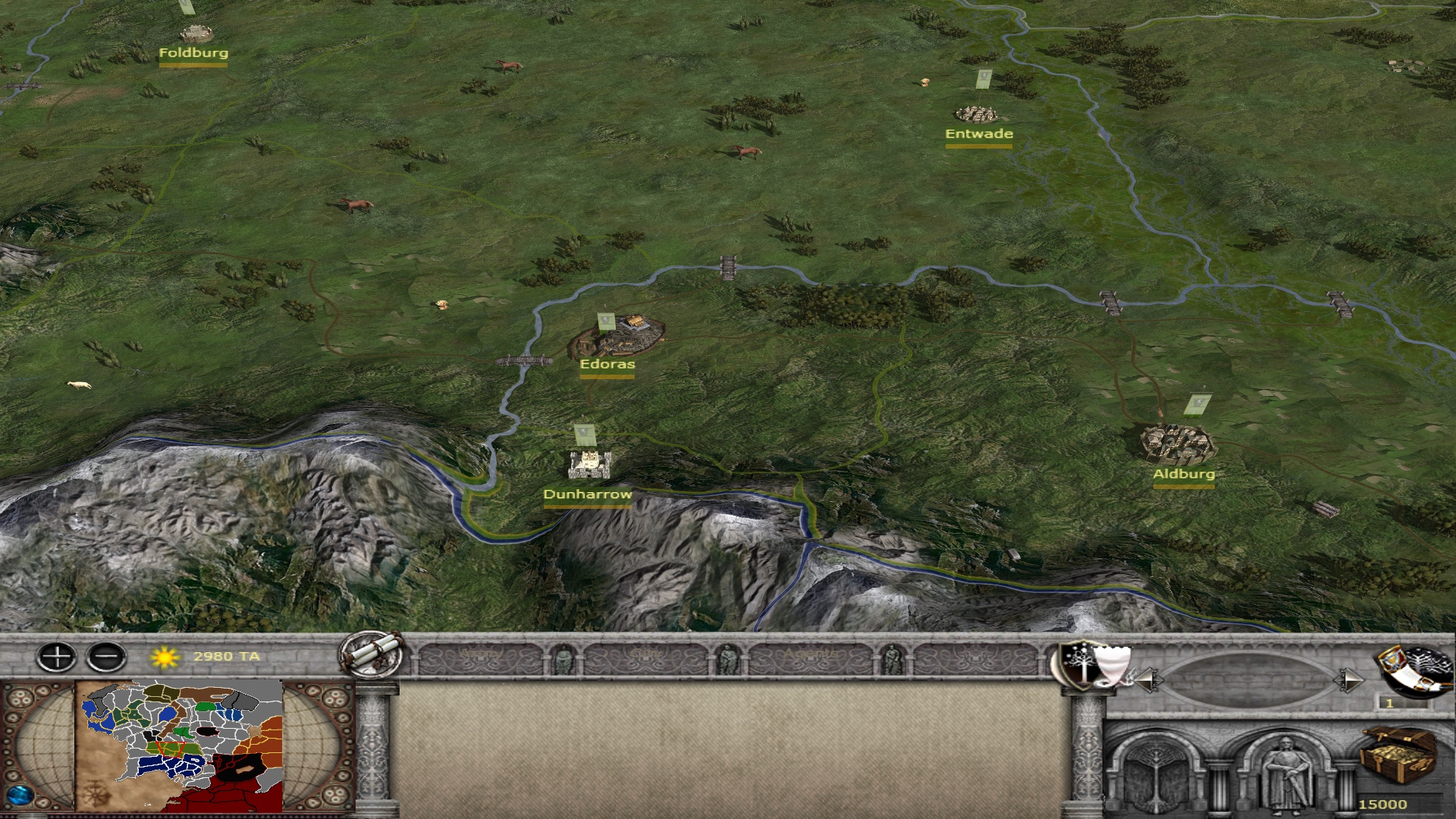Viewport: 1456px width, 819px height.
Task: Select the Edoras settlement name label
Action: pyautogui.click(x=607, y=364)
